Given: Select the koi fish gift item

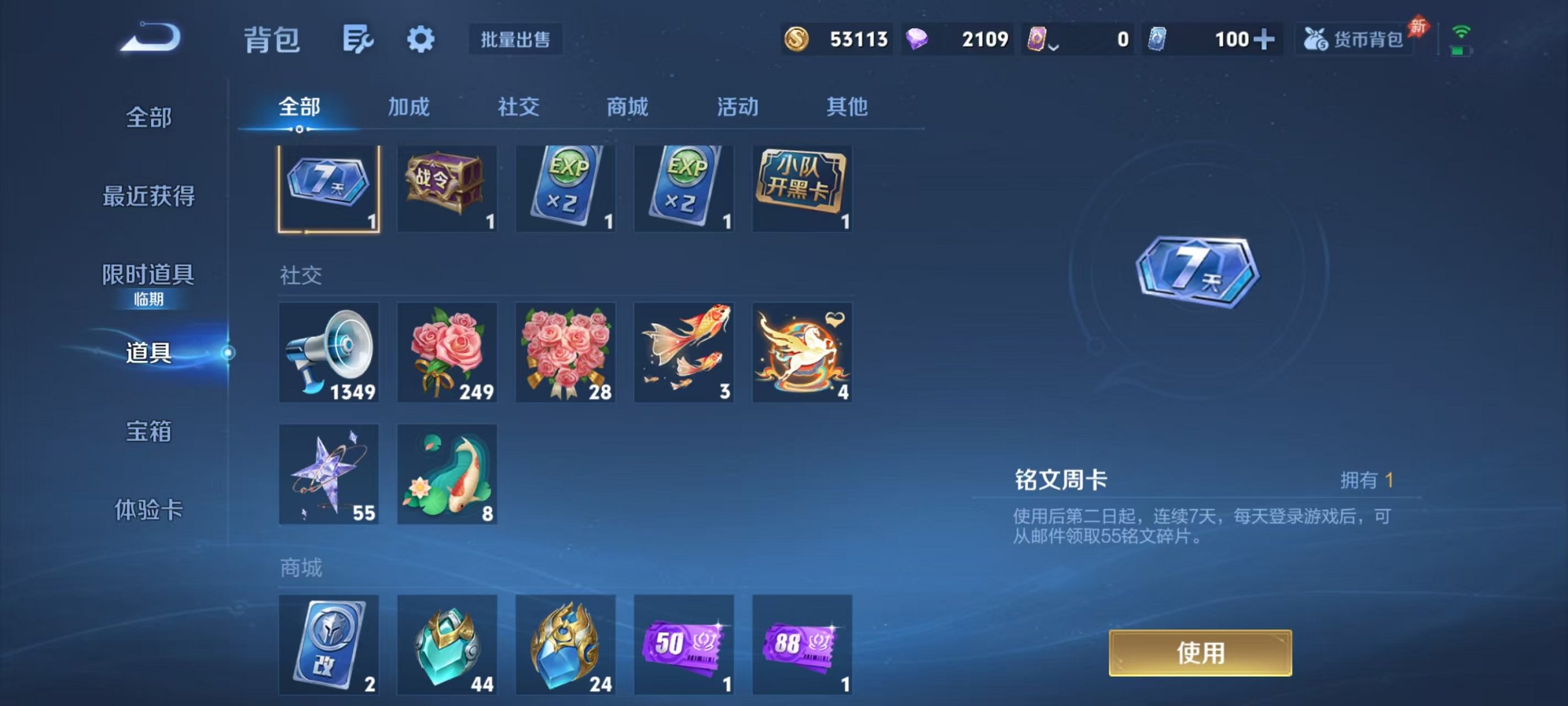Looking at the screenshot, I should [683, 354].
